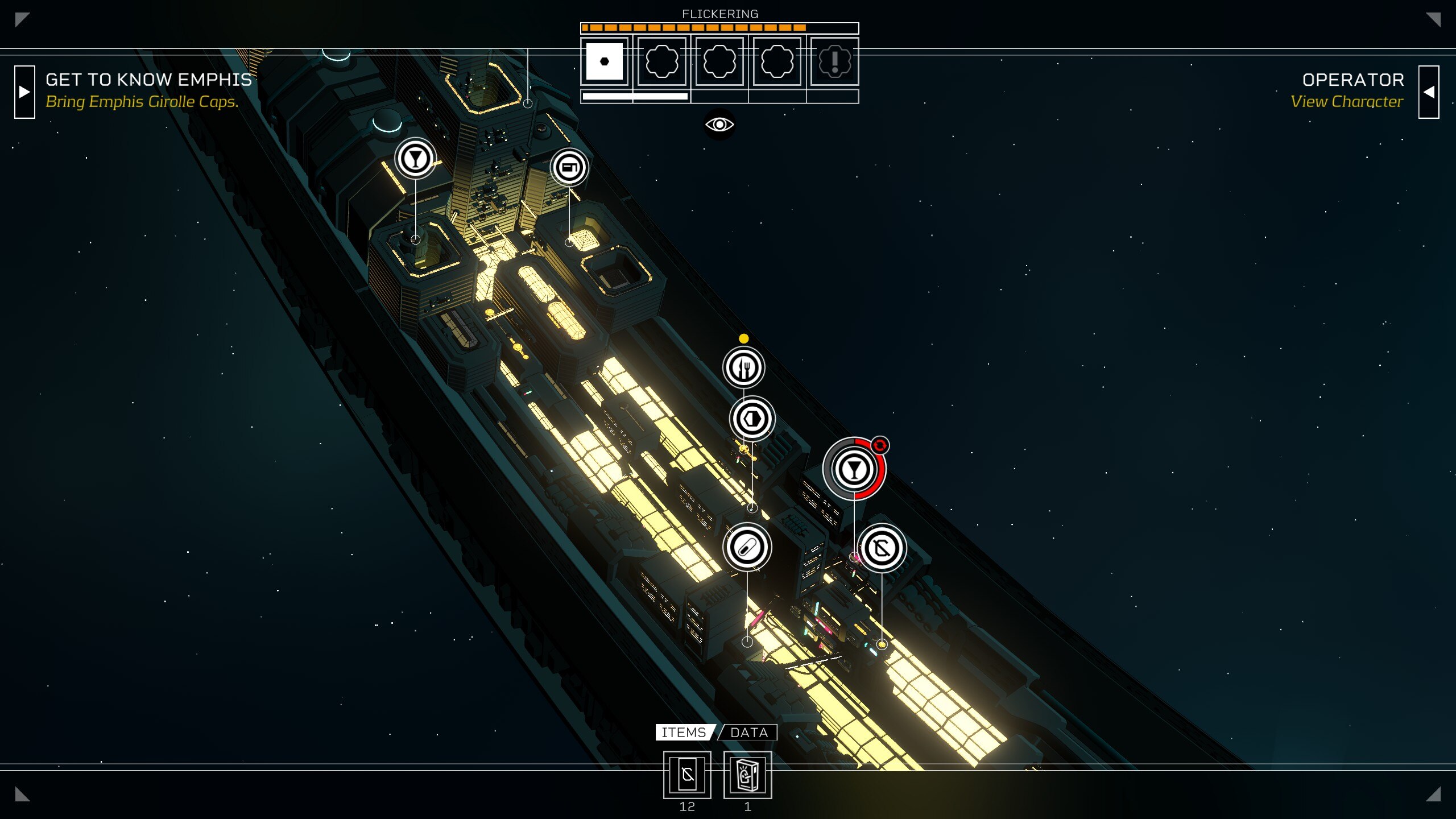Expand the Get To Know Emphis drive panel

point(24,92)
